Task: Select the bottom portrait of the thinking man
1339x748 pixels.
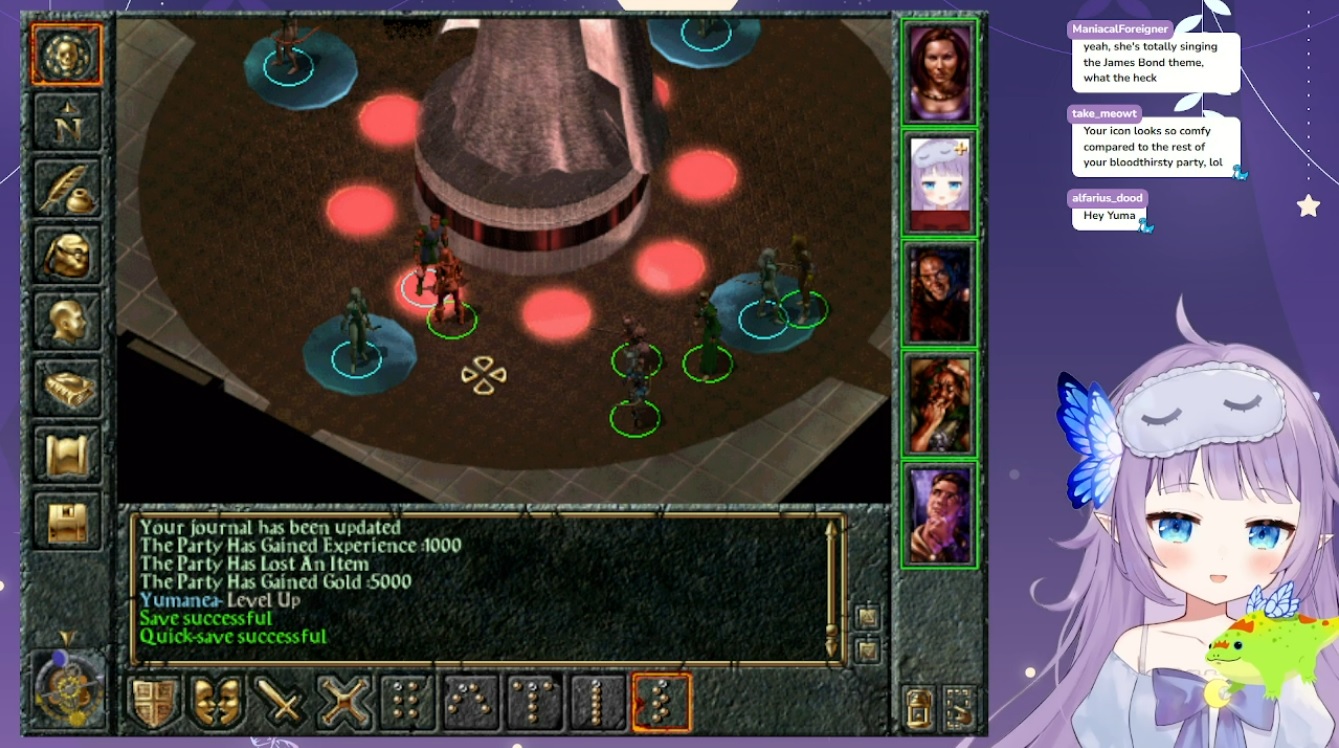Action: (940, 516)
